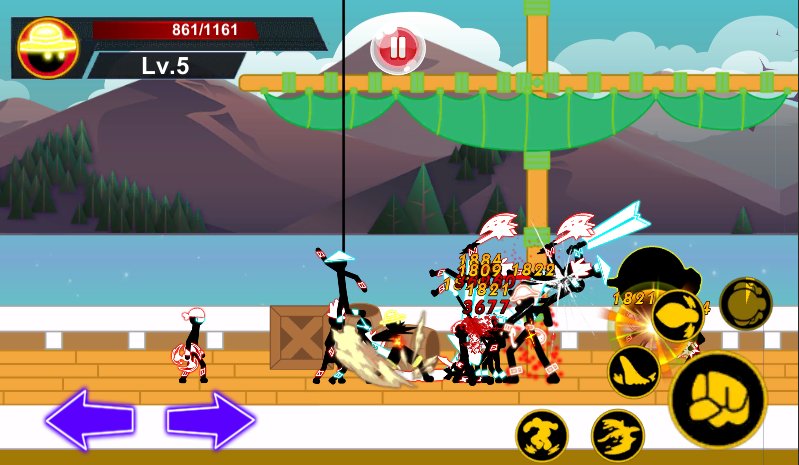Tap the purple left arrow to move left

tap(90, 419)
